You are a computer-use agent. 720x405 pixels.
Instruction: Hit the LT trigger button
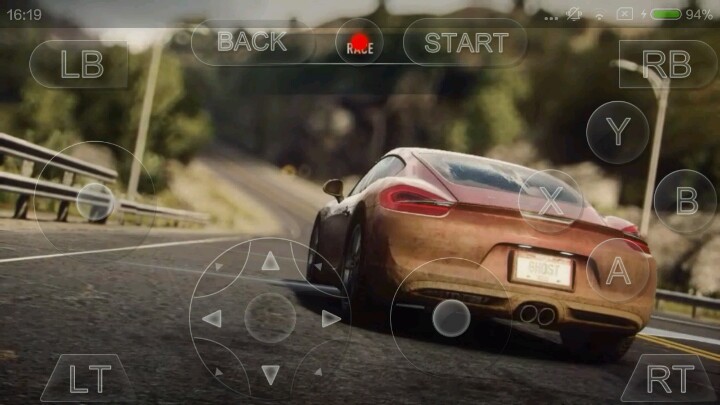click(x=88, y=378)
